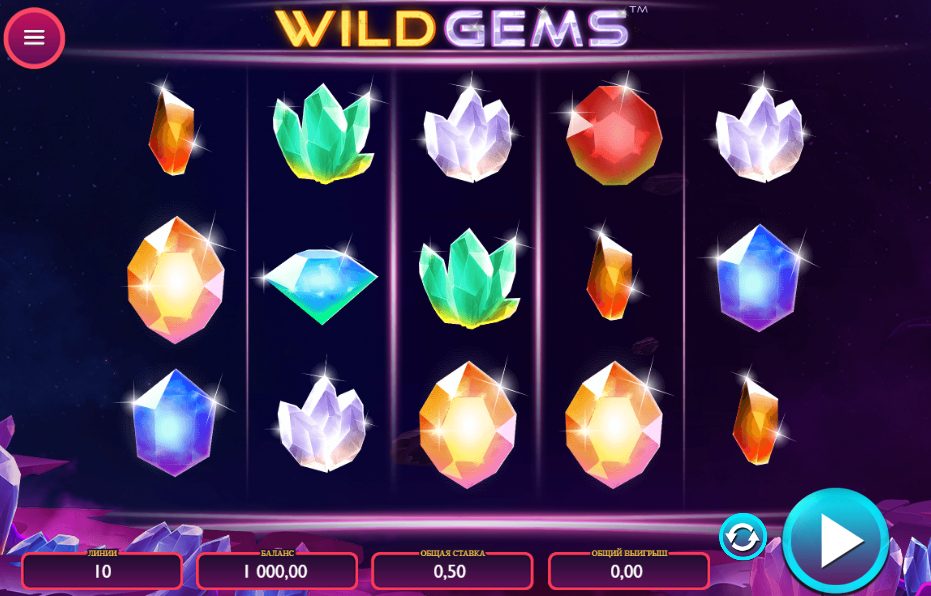Screen dimensions: 931x596
Task: Spin the reels with the play button
Action: [835, 540]
